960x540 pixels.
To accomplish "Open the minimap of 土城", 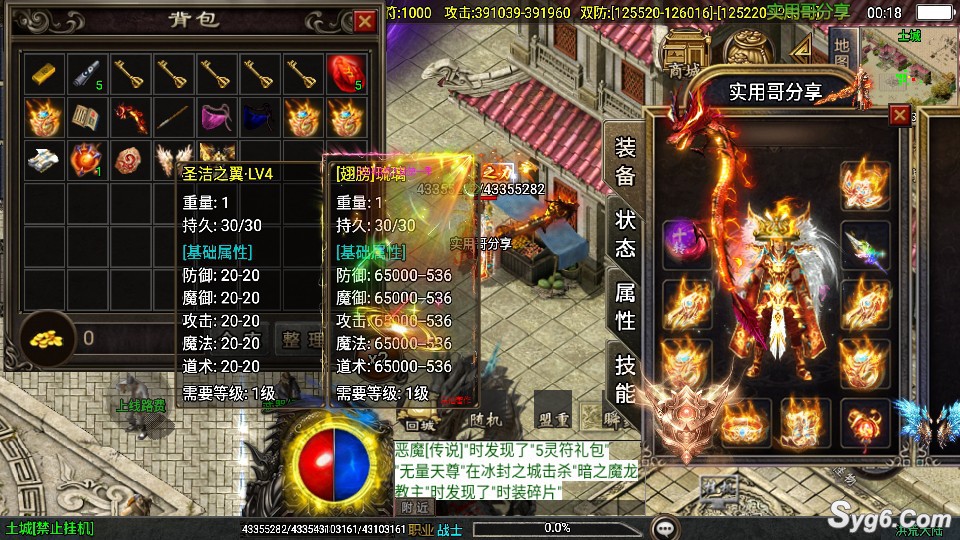I will coord(908,55).
